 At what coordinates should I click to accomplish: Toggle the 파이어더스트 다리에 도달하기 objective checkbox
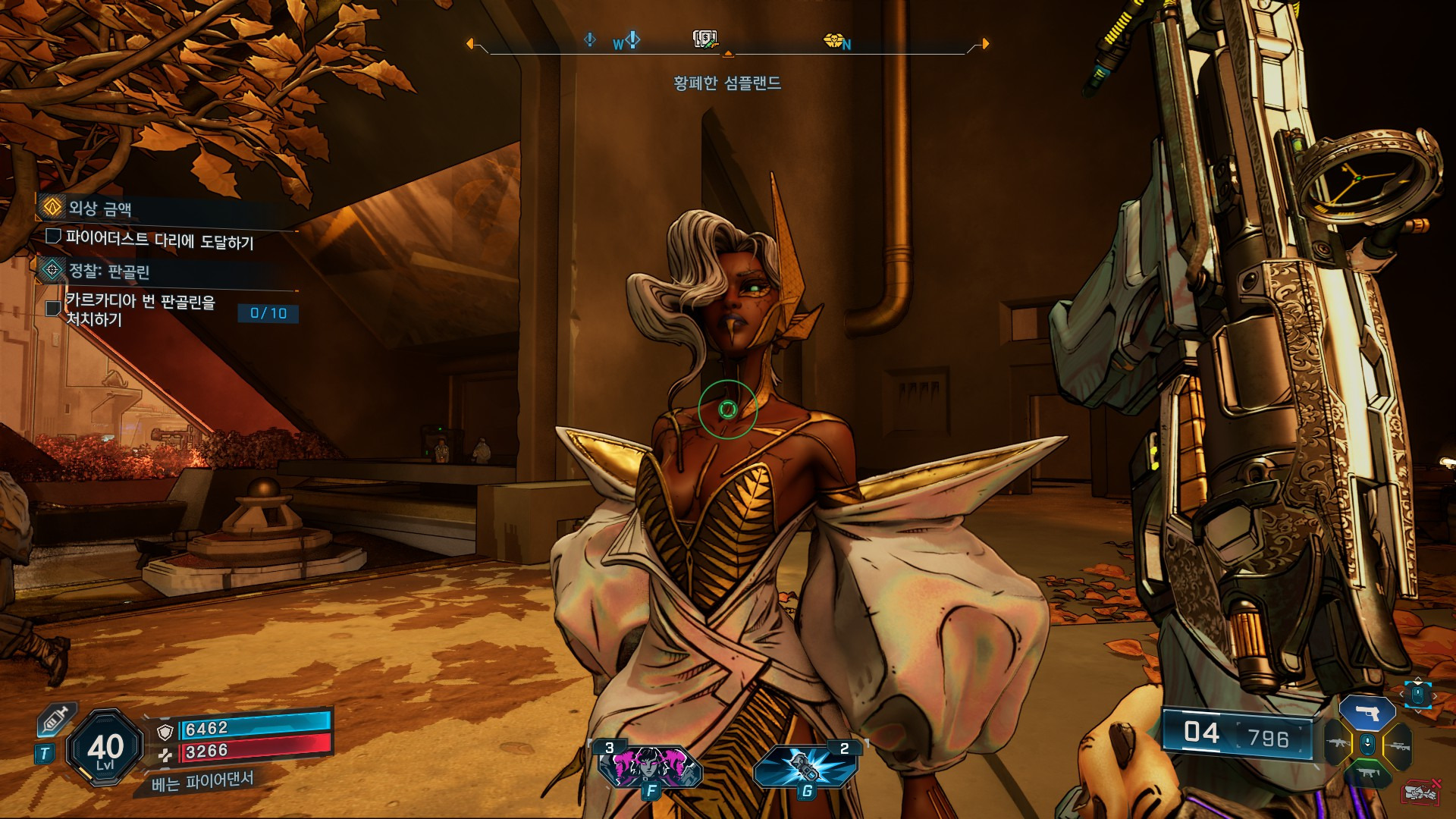point(53,237)
